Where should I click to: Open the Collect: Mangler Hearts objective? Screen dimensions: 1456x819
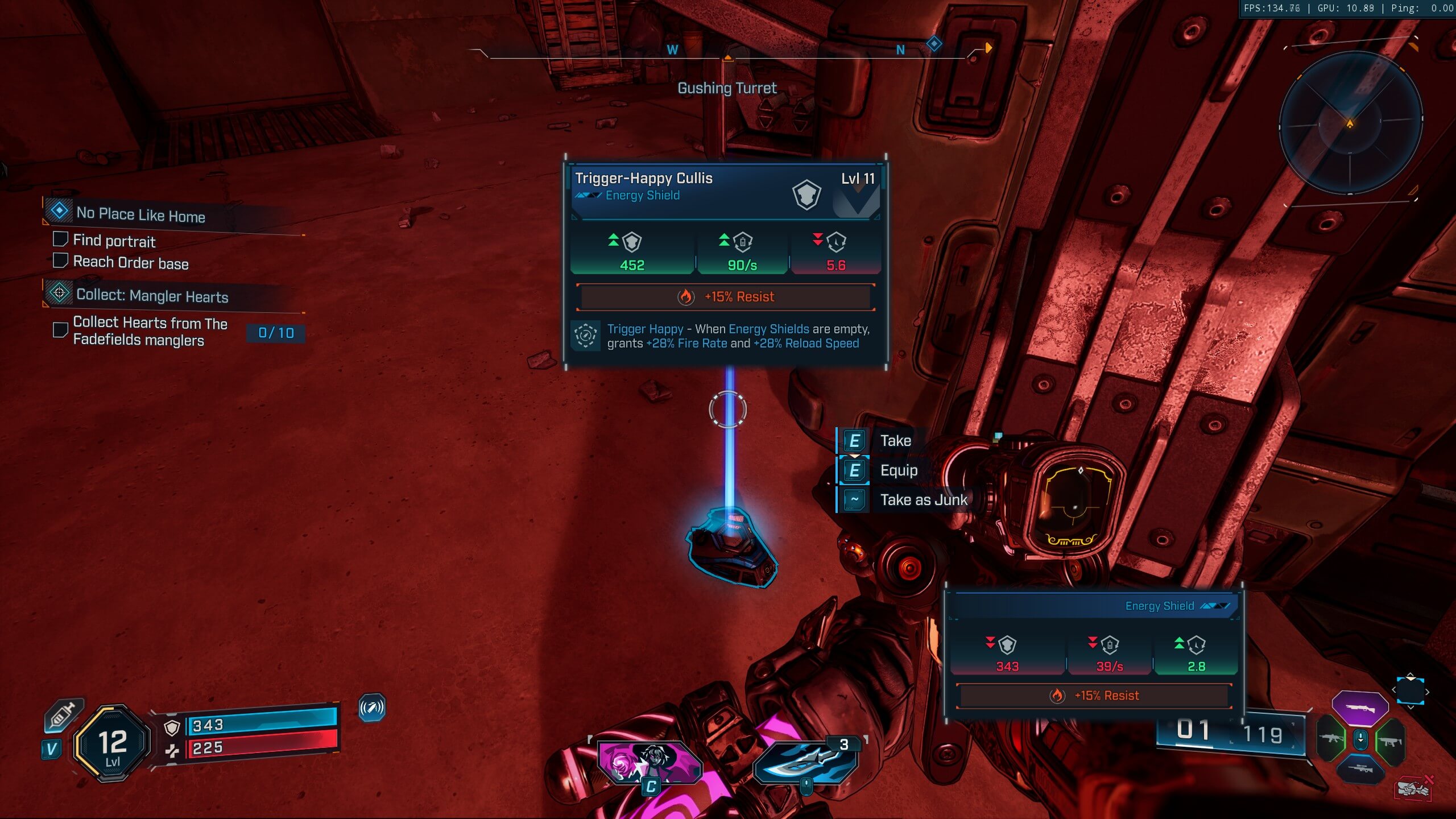coord(152,296)
